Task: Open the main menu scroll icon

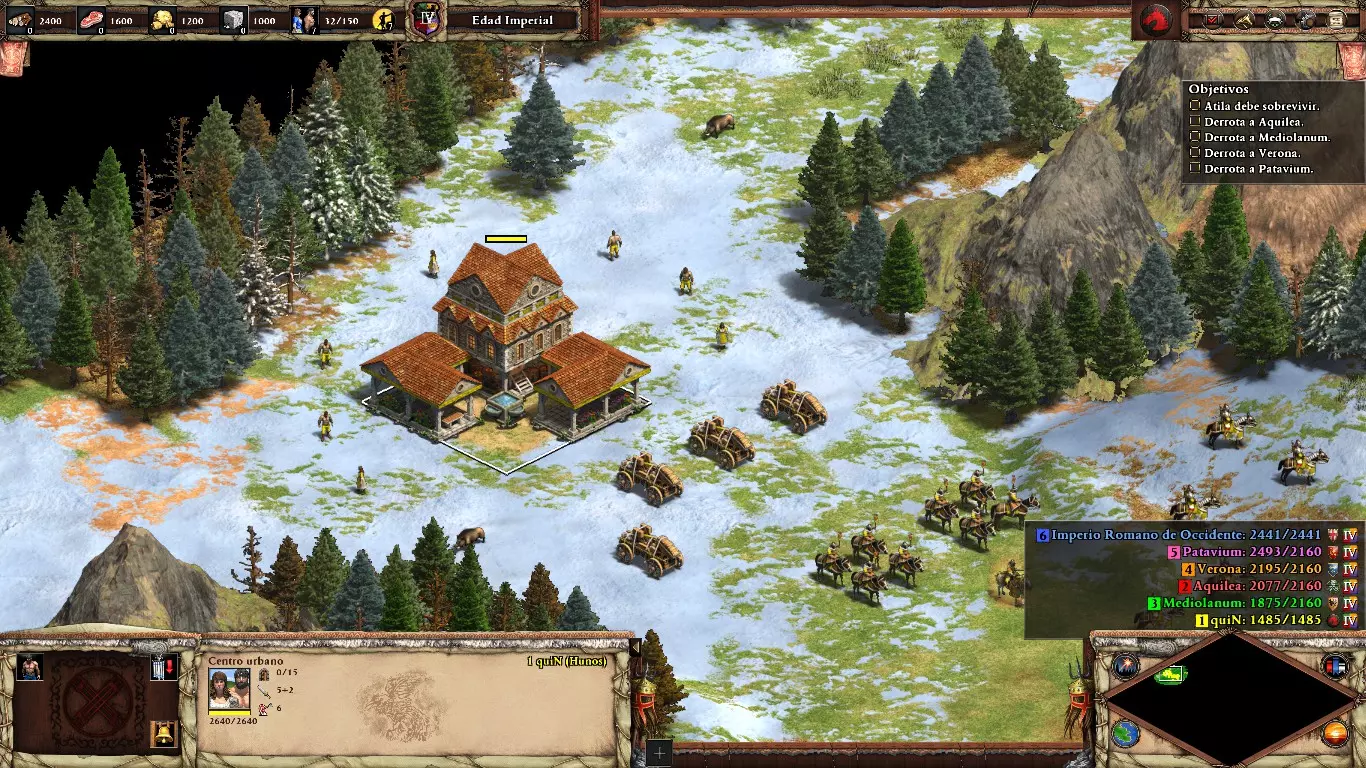Action: [x=1338, y=19]
